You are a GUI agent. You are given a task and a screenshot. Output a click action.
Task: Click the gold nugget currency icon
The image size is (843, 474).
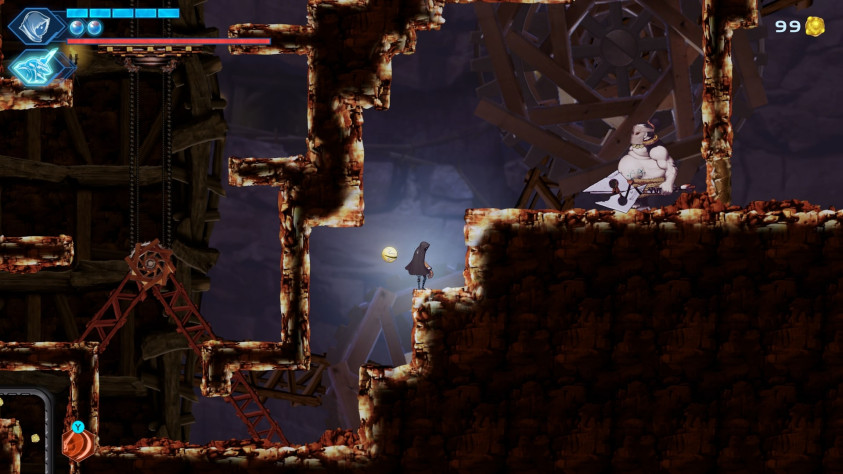point(815,26)
